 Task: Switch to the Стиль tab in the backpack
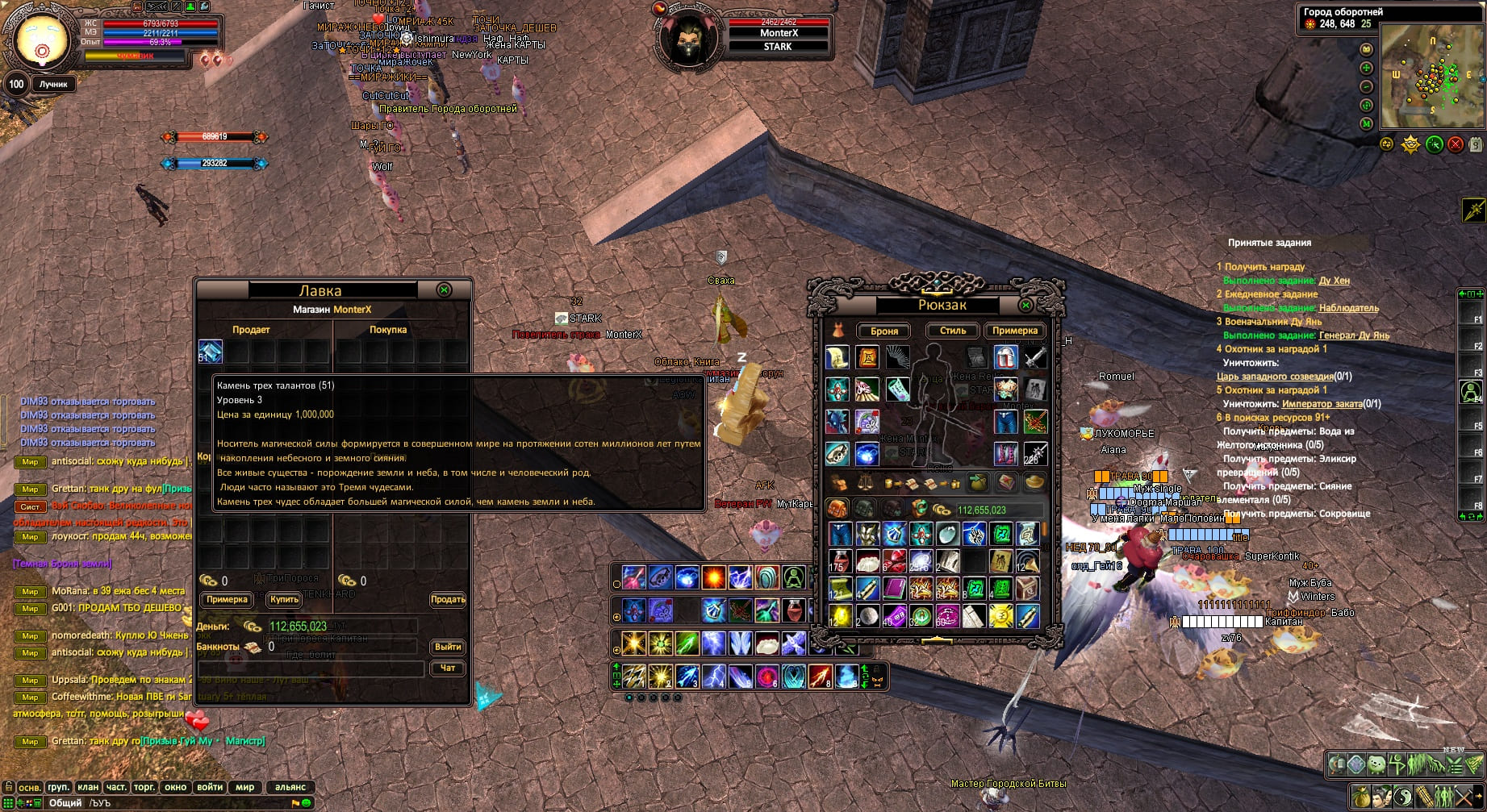(x=952, y=331)
